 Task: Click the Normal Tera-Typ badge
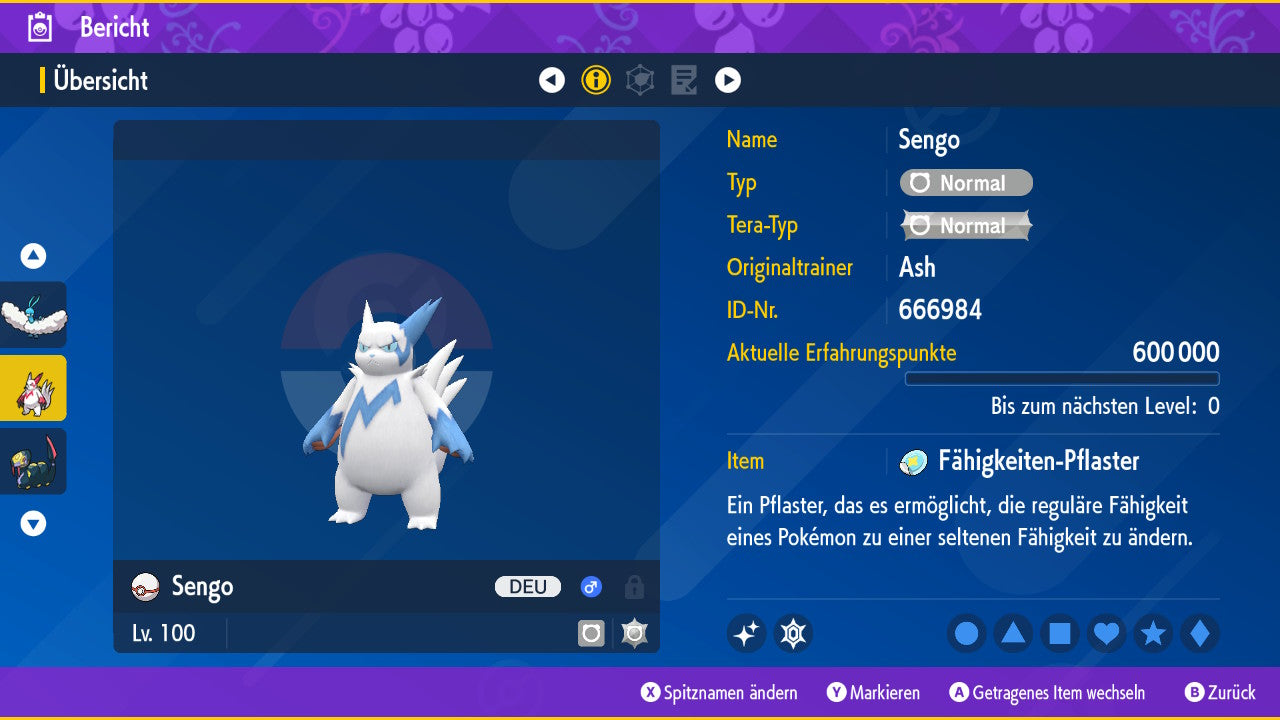coord(966,226)
